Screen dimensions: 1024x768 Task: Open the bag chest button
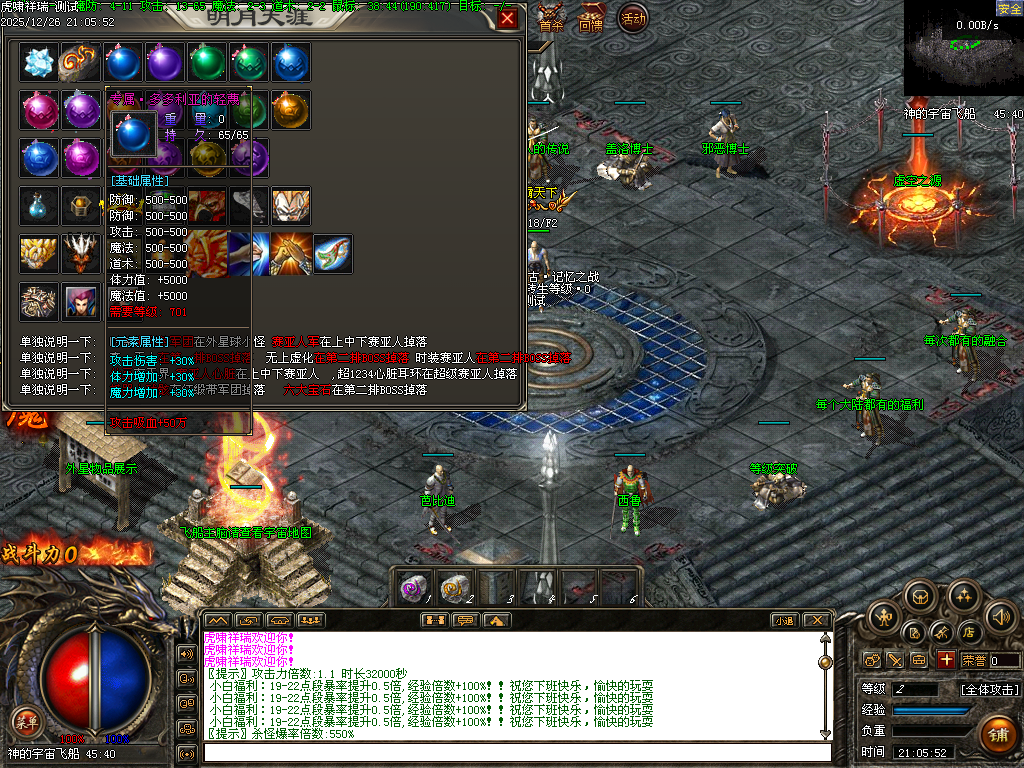[920, 597]
